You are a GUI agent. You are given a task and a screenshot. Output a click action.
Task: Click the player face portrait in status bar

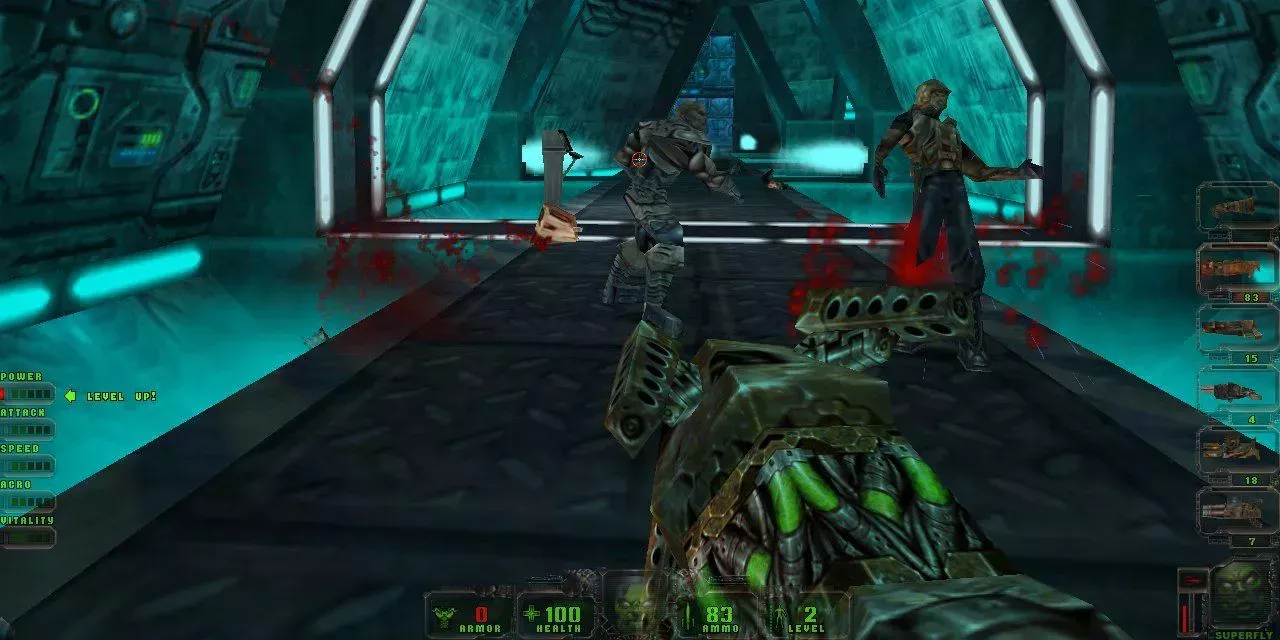click(x=637, y=606)
